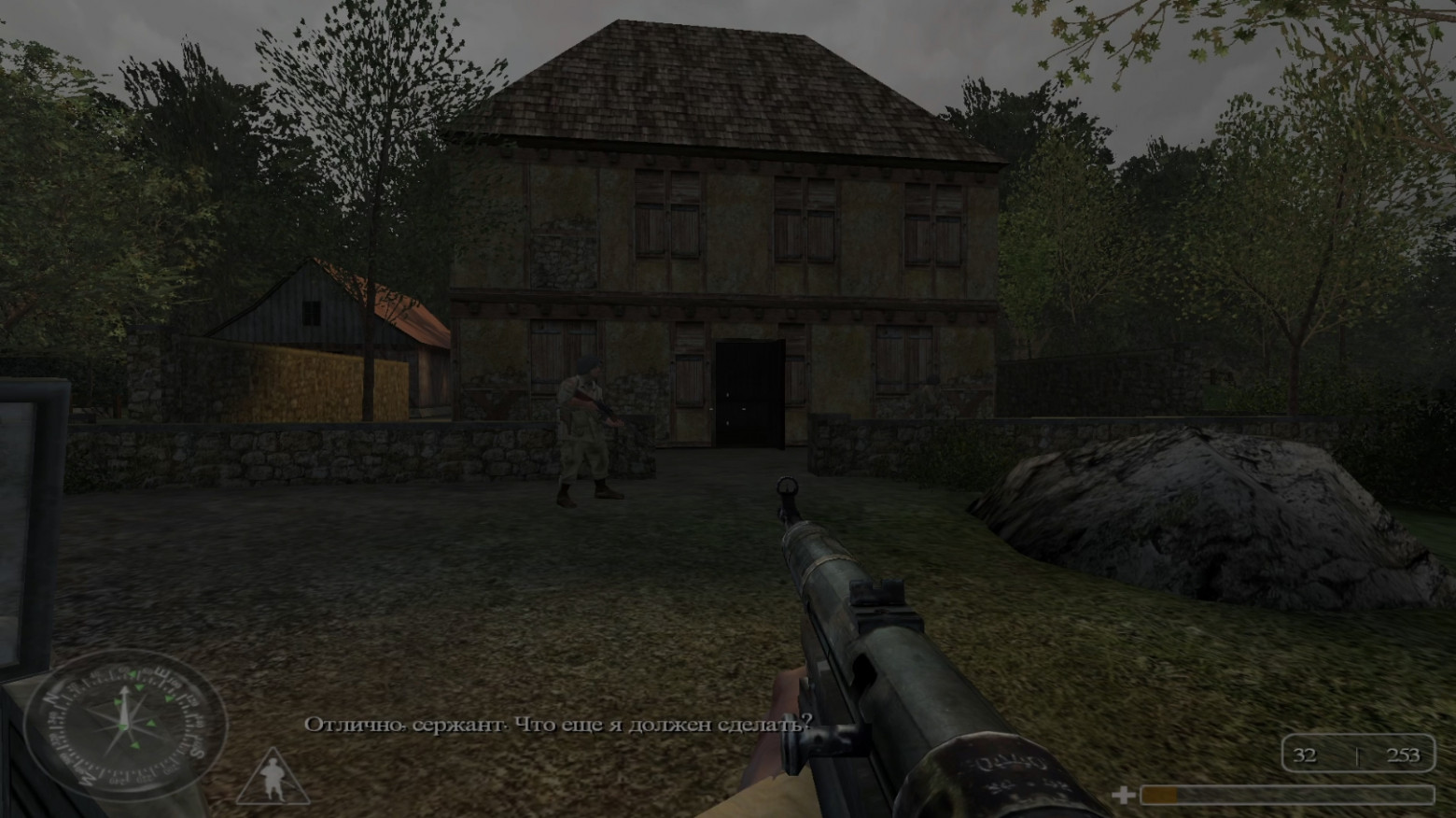This screenshot has width=1456, height=818.
Task: Click the divider between ammo counts
Action: point(1358,755)
